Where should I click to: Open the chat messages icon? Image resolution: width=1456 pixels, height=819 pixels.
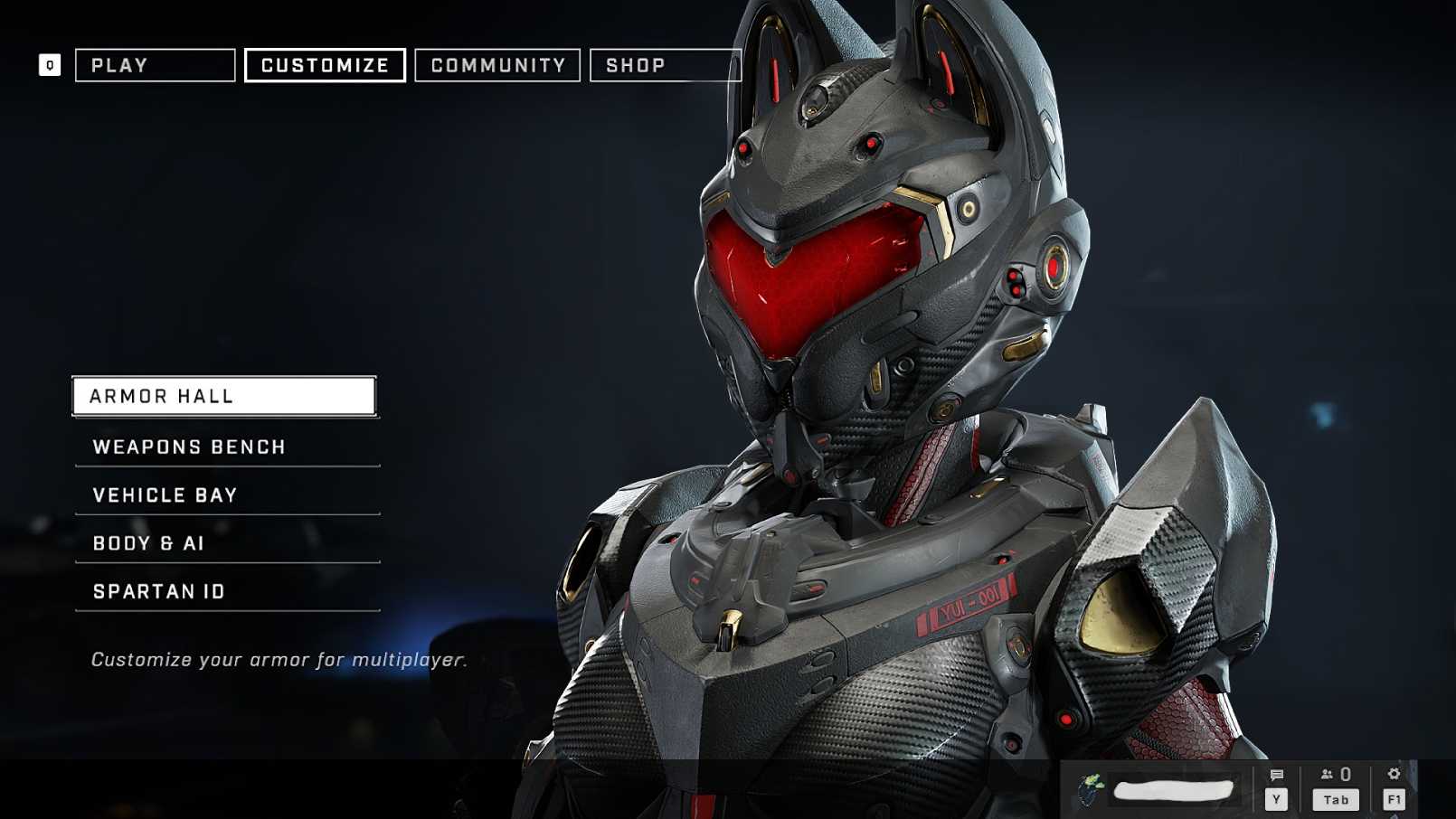tap(1278, 774)
